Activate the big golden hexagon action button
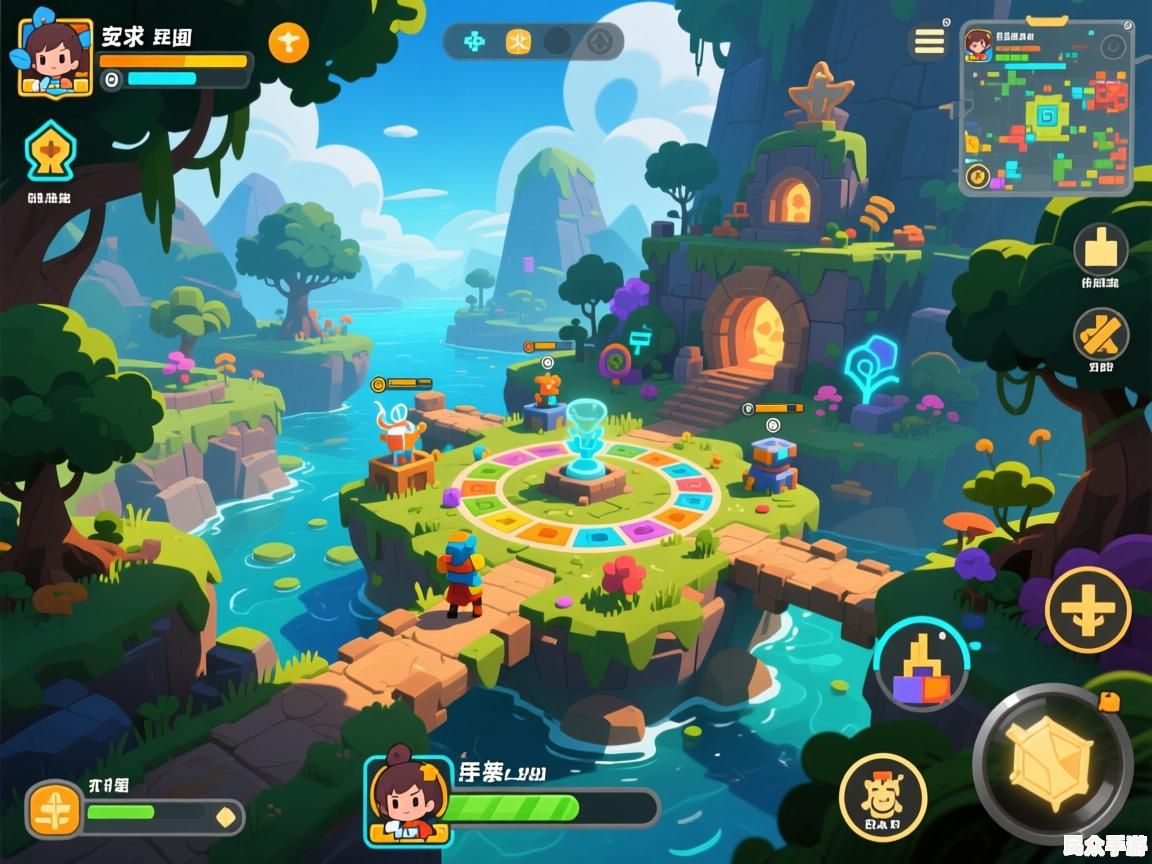The width and height of the screenshot is (1152, 864). (1051, 764)
